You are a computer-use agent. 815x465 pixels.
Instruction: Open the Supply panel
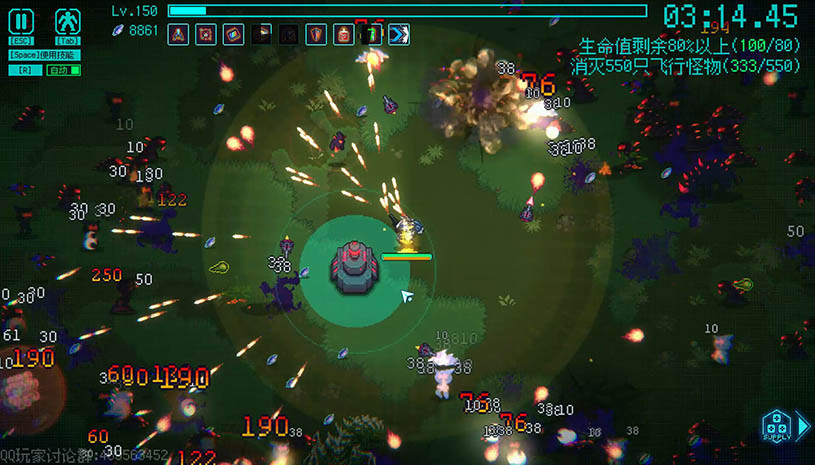[x=777, y=425]
